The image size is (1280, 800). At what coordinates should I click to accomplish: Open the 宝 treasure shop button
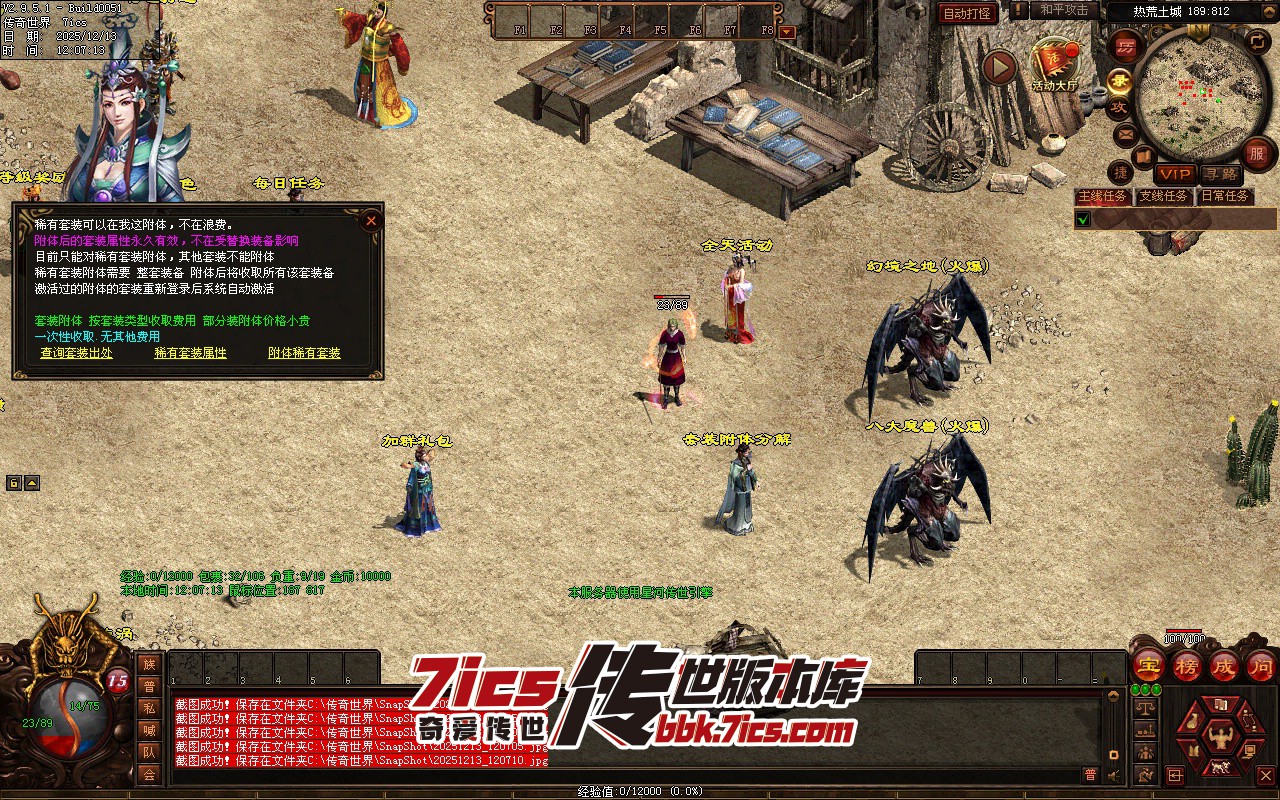click(x=1149, y=665)
